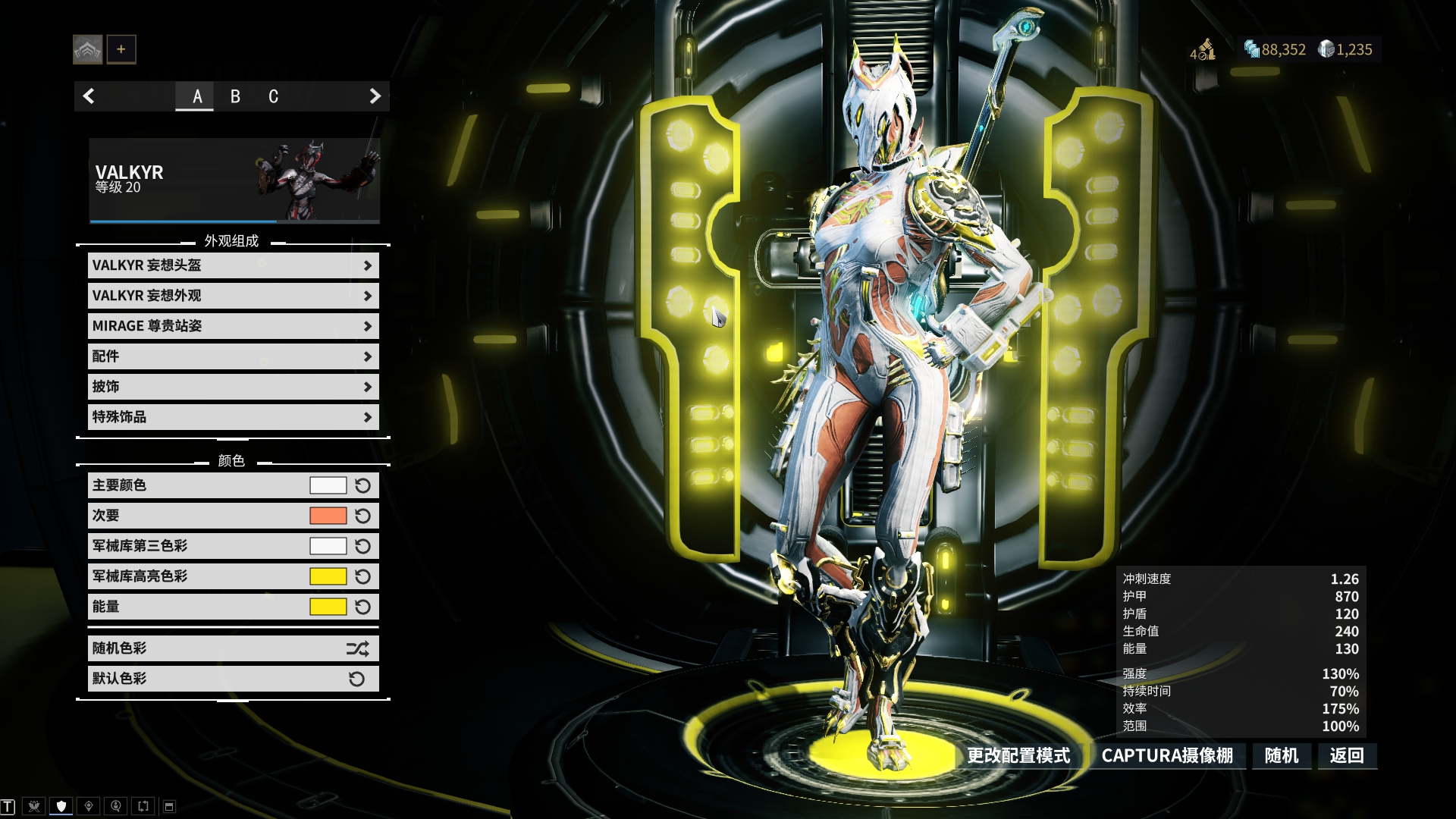
Task: Open the VALKYR 妄想外观 skin selection
Action: coord(233,296)
